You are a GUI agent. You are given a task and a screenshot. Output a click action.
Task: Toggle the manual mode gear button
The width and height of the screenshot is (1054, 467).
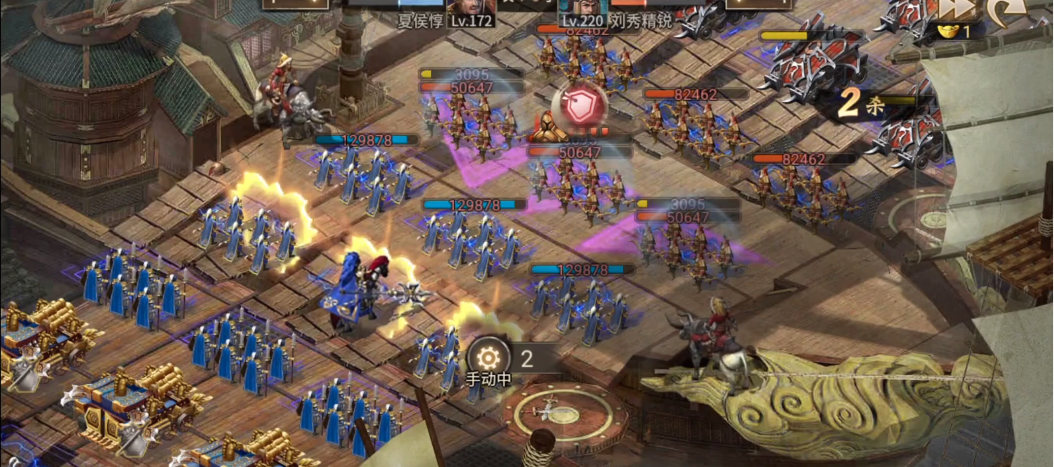(488, 357)
